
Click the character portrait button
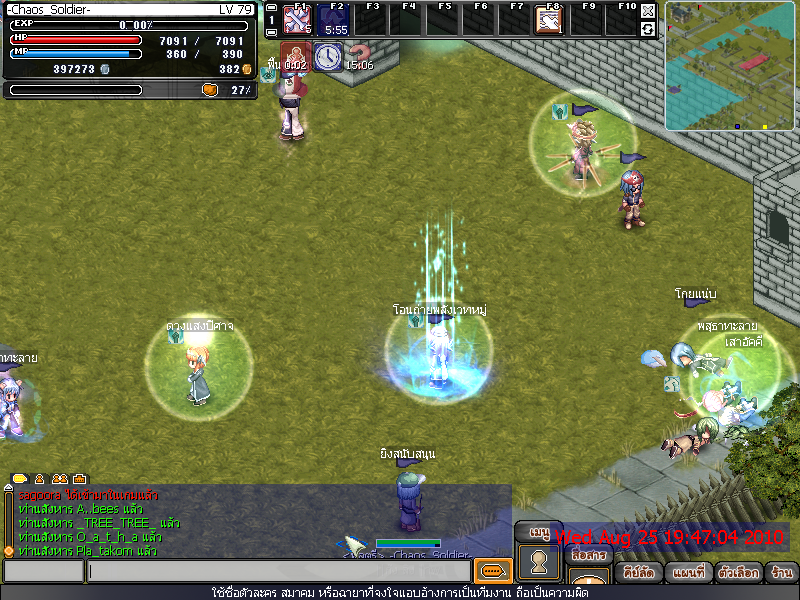coord(539,561)
